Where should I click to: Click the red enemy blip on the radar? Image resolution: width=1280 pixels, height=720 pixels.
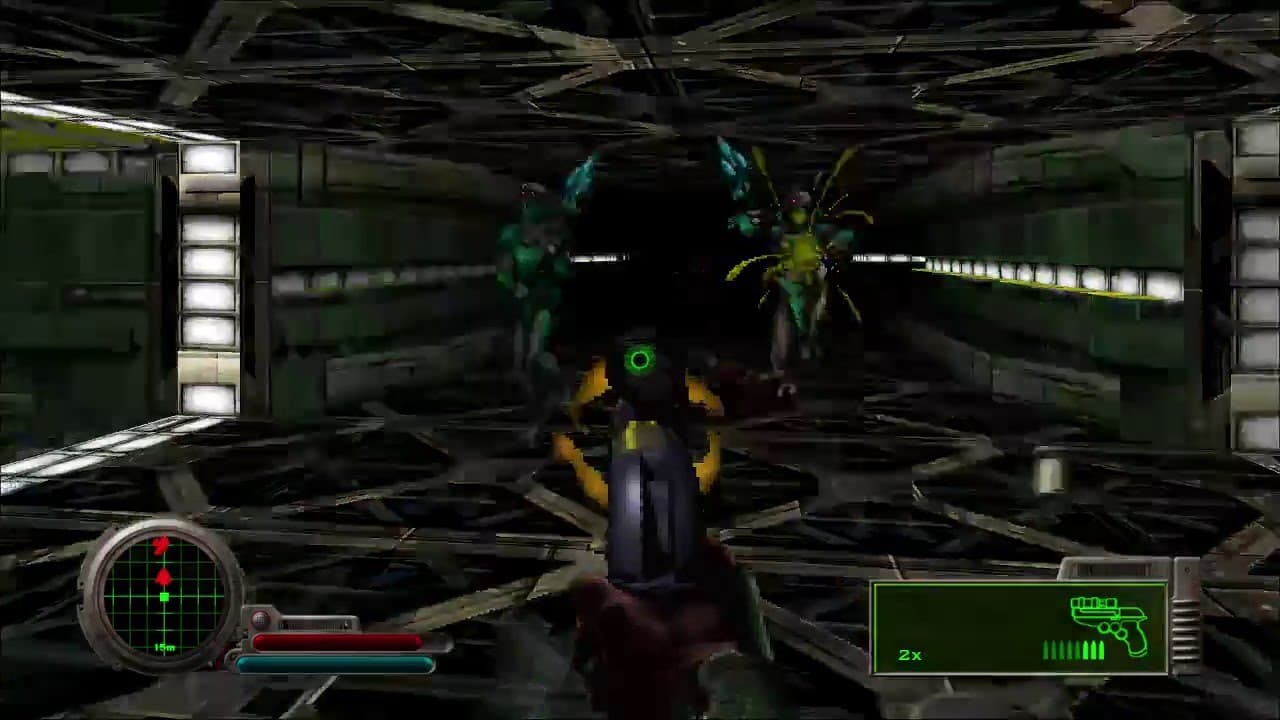pos(165,575)
